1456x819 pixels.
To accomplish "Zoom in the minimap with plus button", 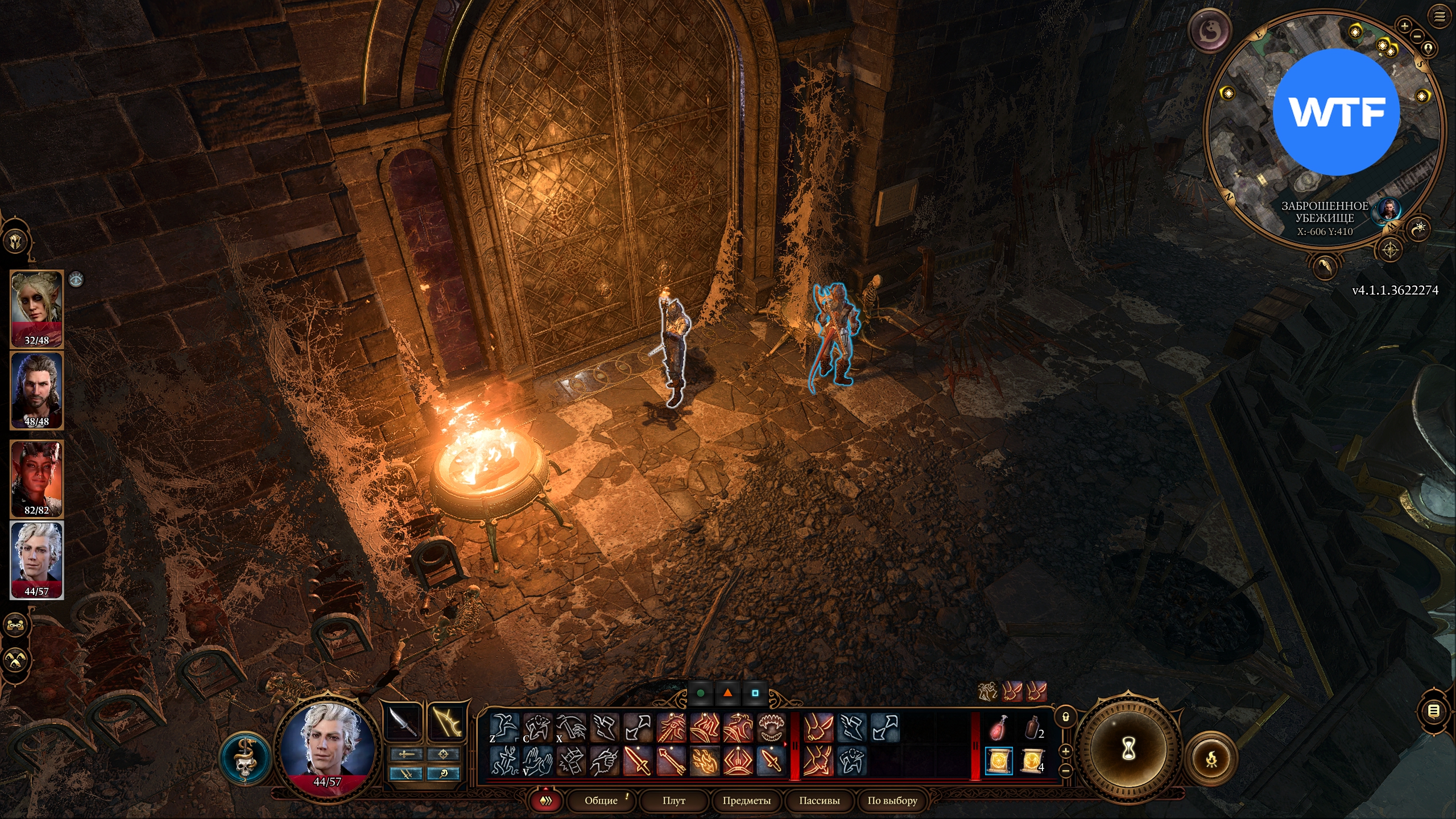I will pos(1404,26).
